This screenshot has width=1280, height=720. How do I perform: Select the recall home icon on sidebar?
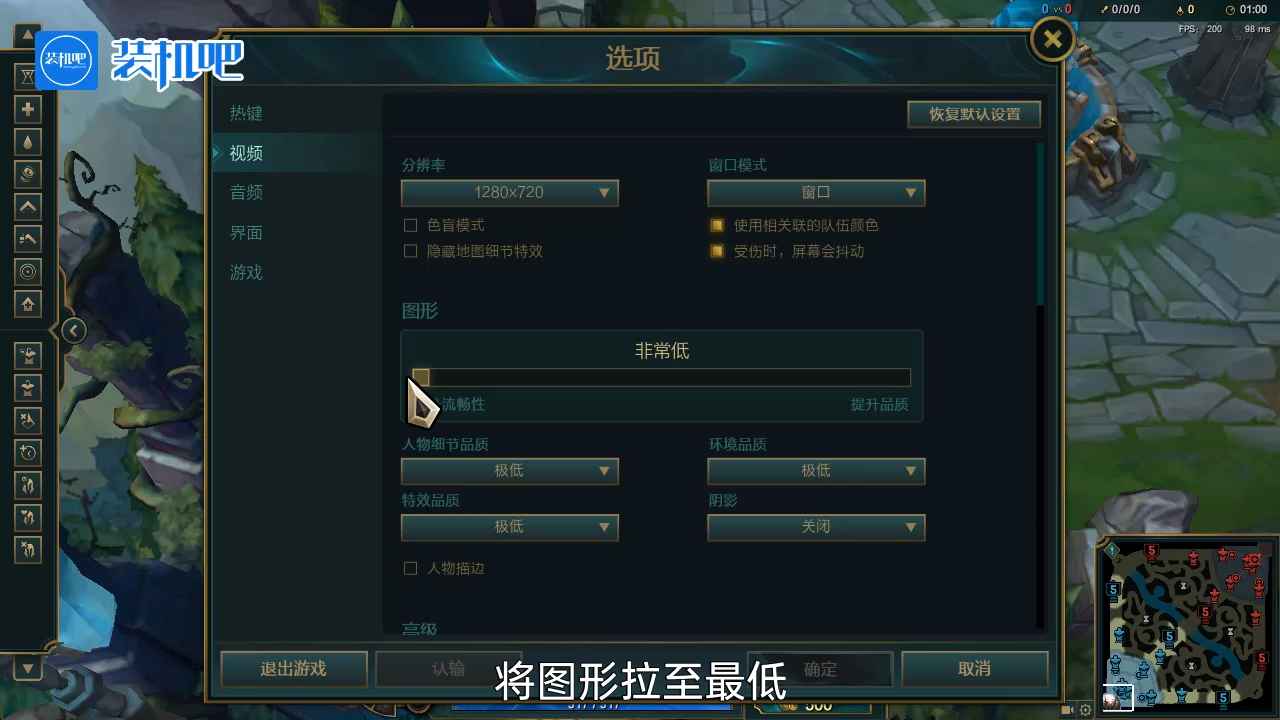click(x=27, y=304)
